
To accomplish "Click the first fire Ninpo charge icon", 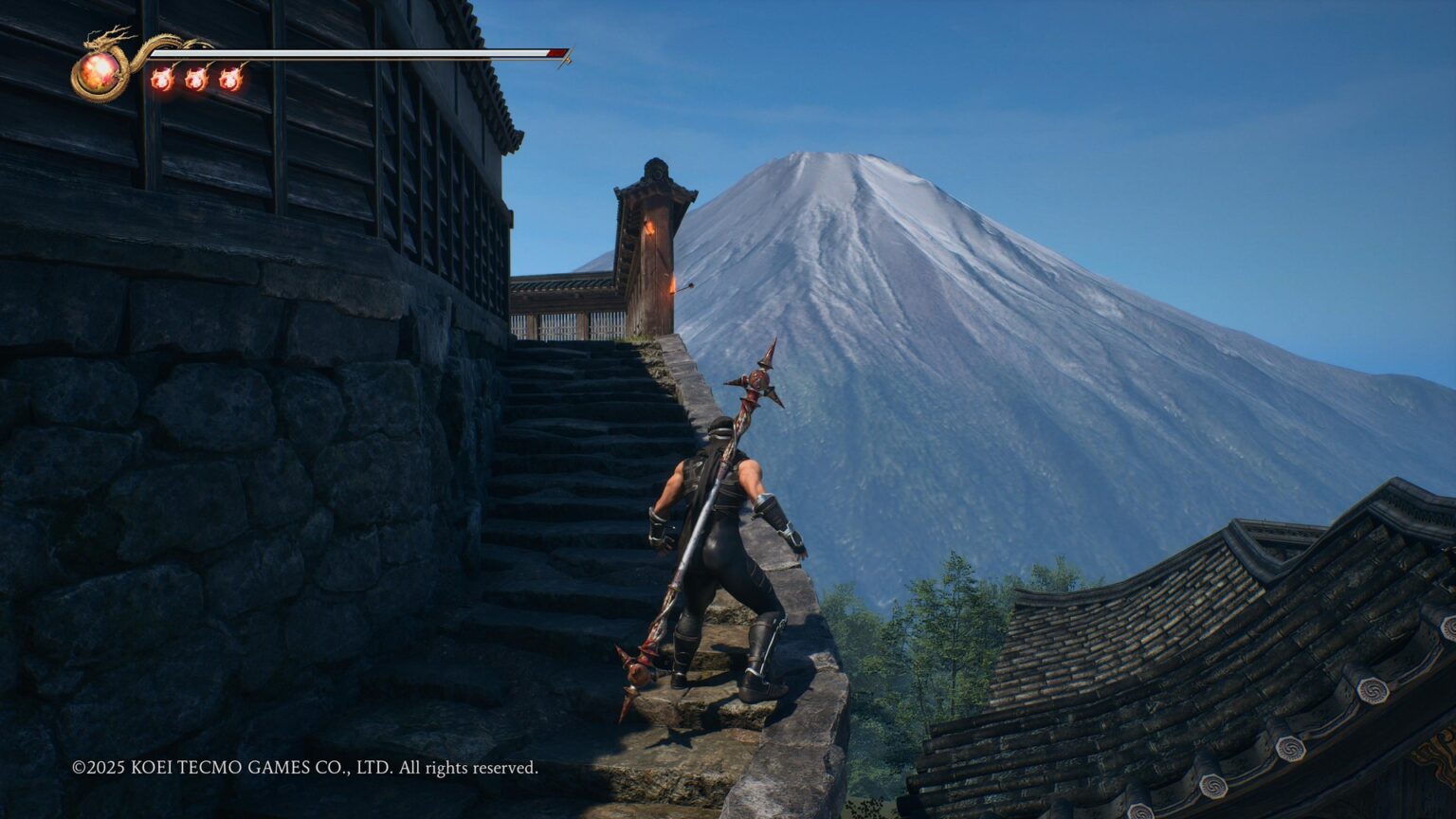I will pyautogui.click(x=163, y=79).
